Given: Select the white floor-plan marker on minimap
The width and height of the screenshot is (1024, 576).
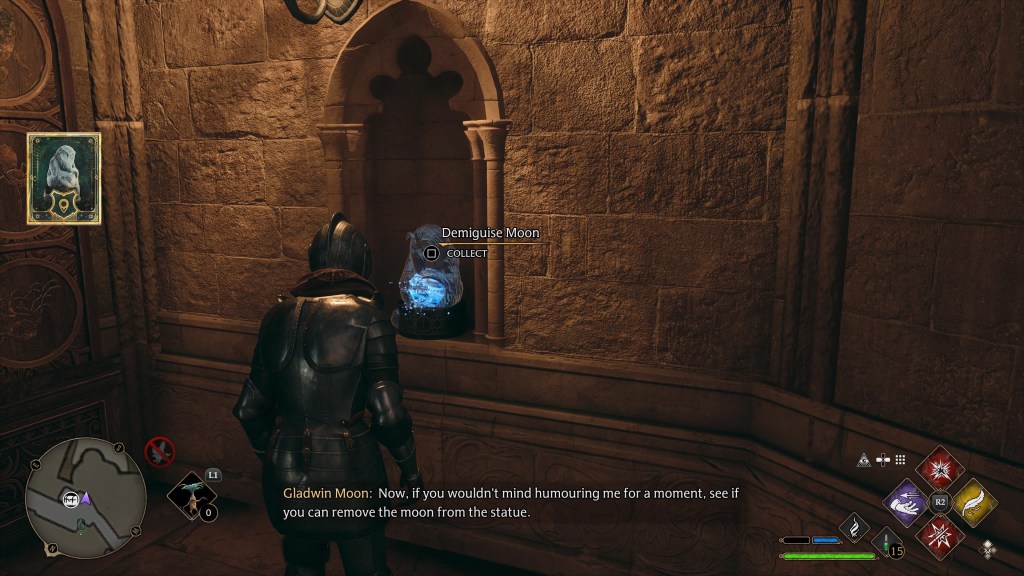Looking at the screenshot, I should tap(71, 498).
